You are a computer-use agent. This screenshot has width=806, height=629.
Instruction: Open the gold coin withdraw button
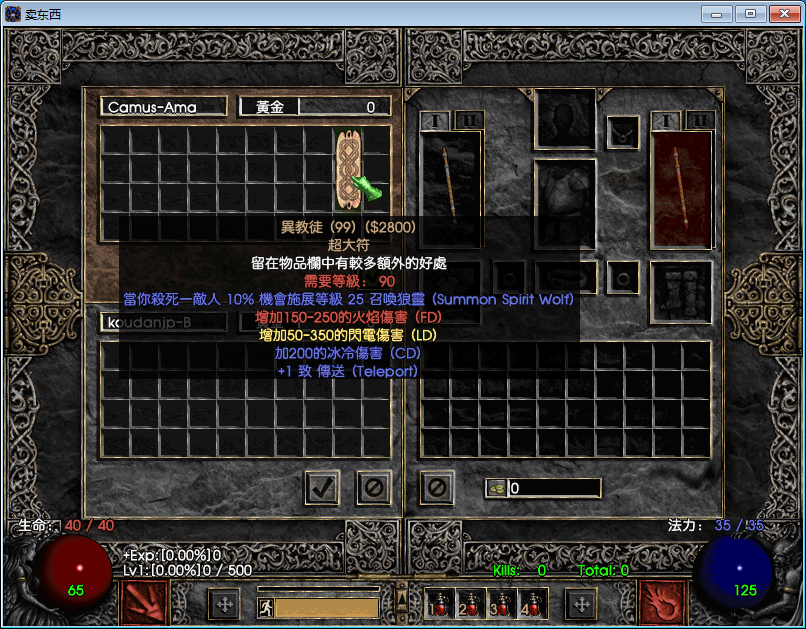click(497, 488)
